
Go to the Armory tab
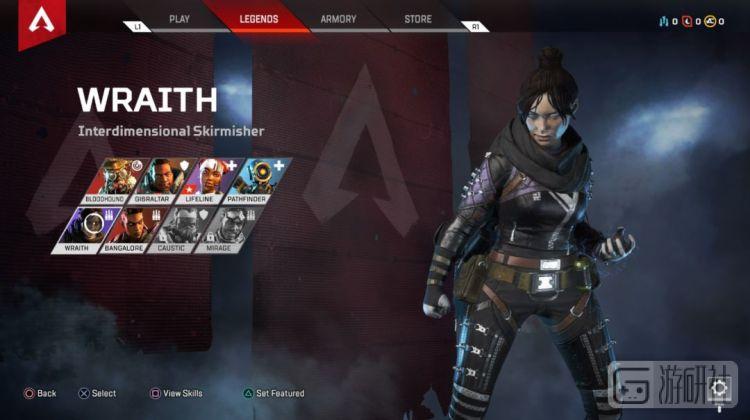click(338, 19)
